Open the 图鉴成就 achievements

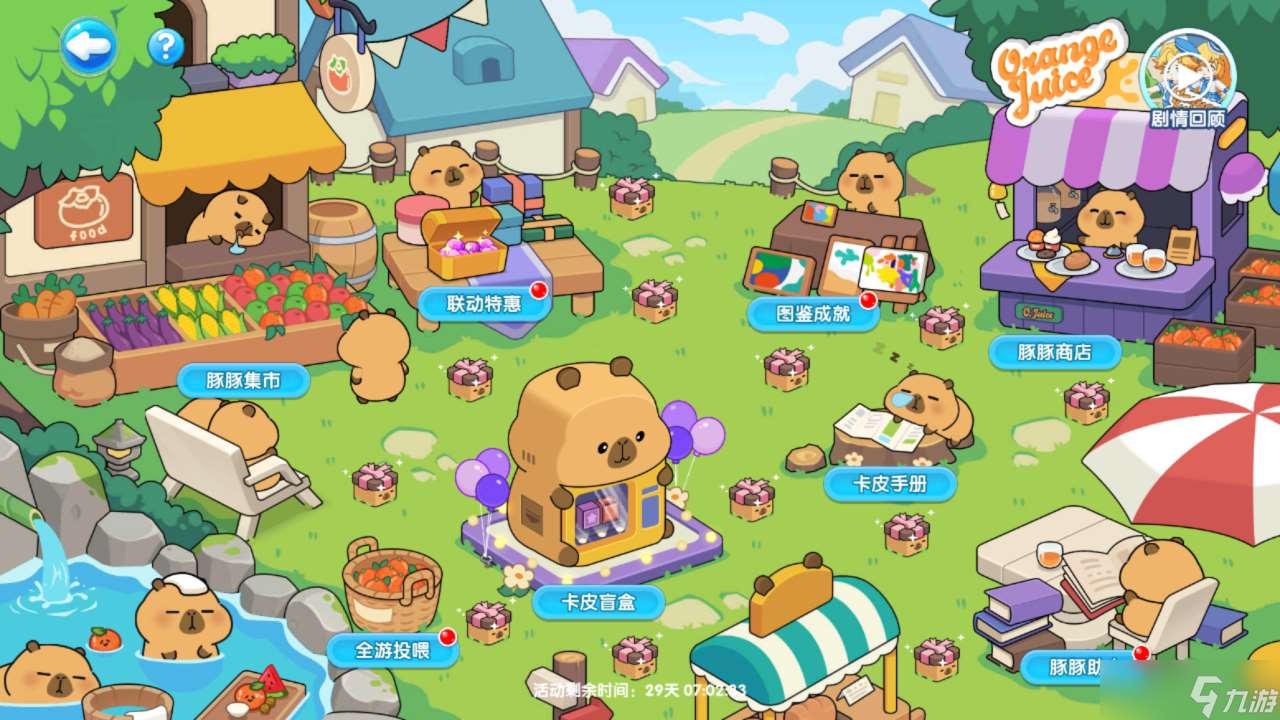click(813, 313)
